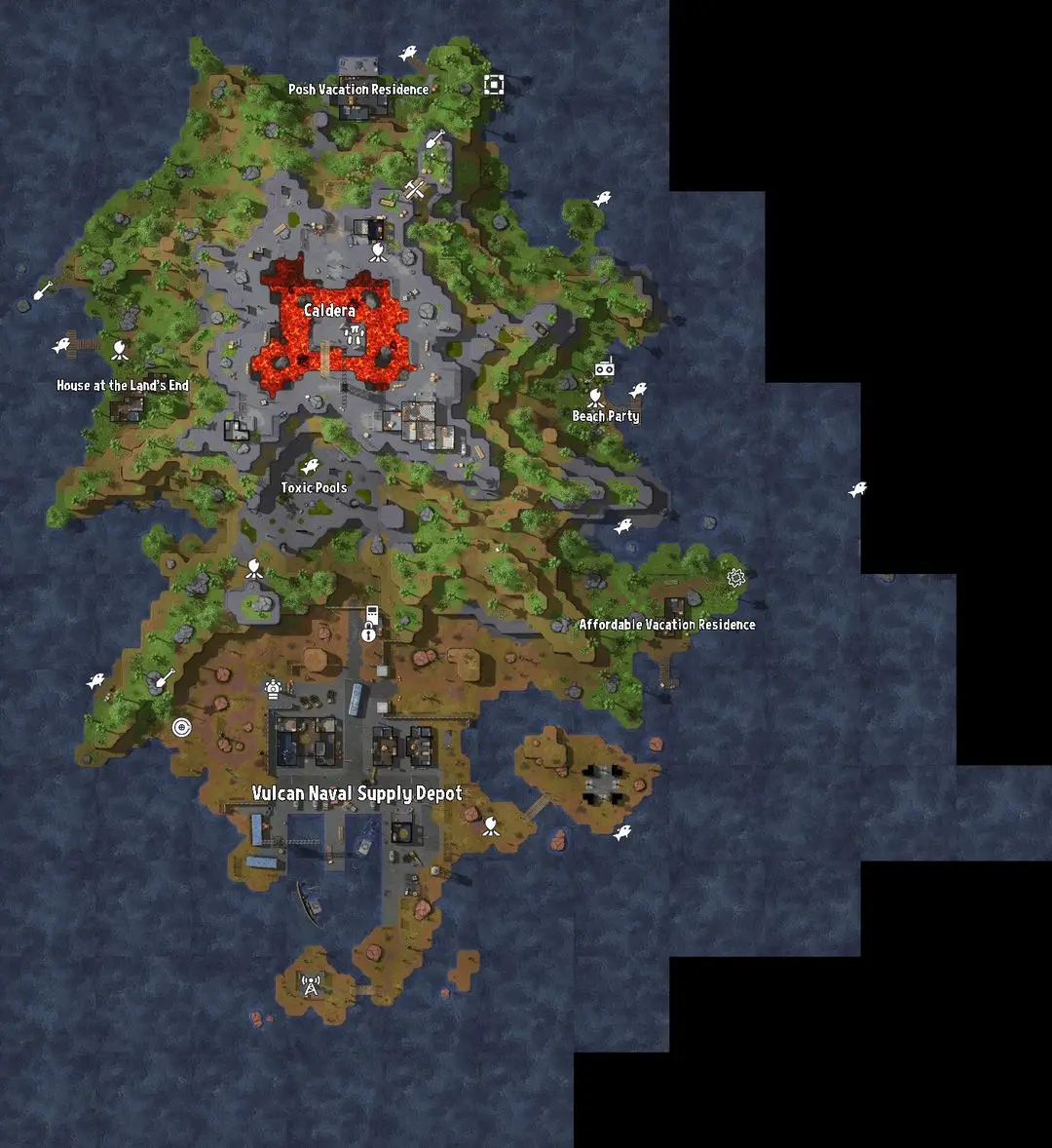Image resolution: width=1052 pixels, height=1148 pixels.
Task: Select the Posh Vacation Residence label
Action: point(357,90)
